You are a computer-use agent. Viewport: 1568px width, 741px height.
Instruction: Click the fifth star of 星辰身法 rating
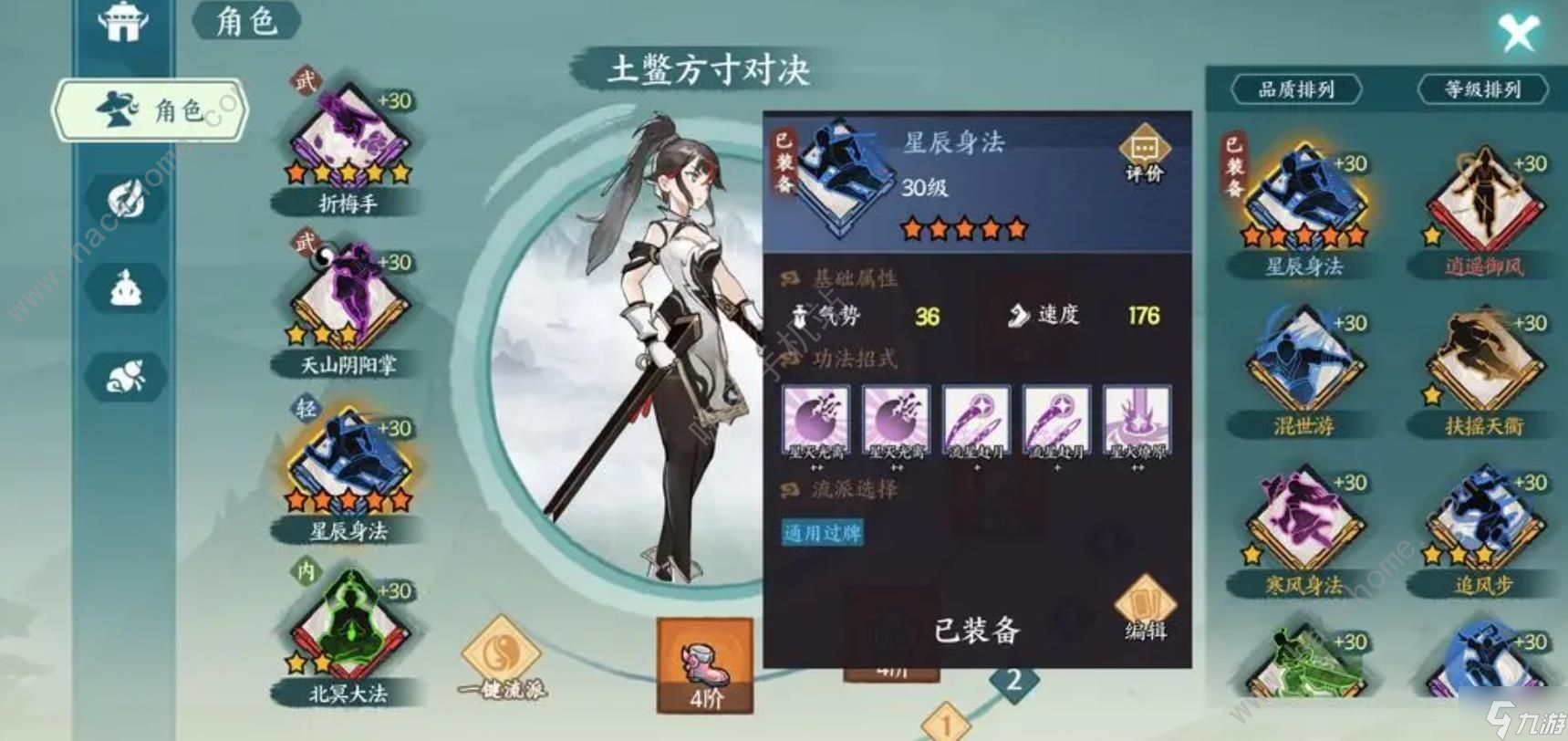tap(1015, 230)
